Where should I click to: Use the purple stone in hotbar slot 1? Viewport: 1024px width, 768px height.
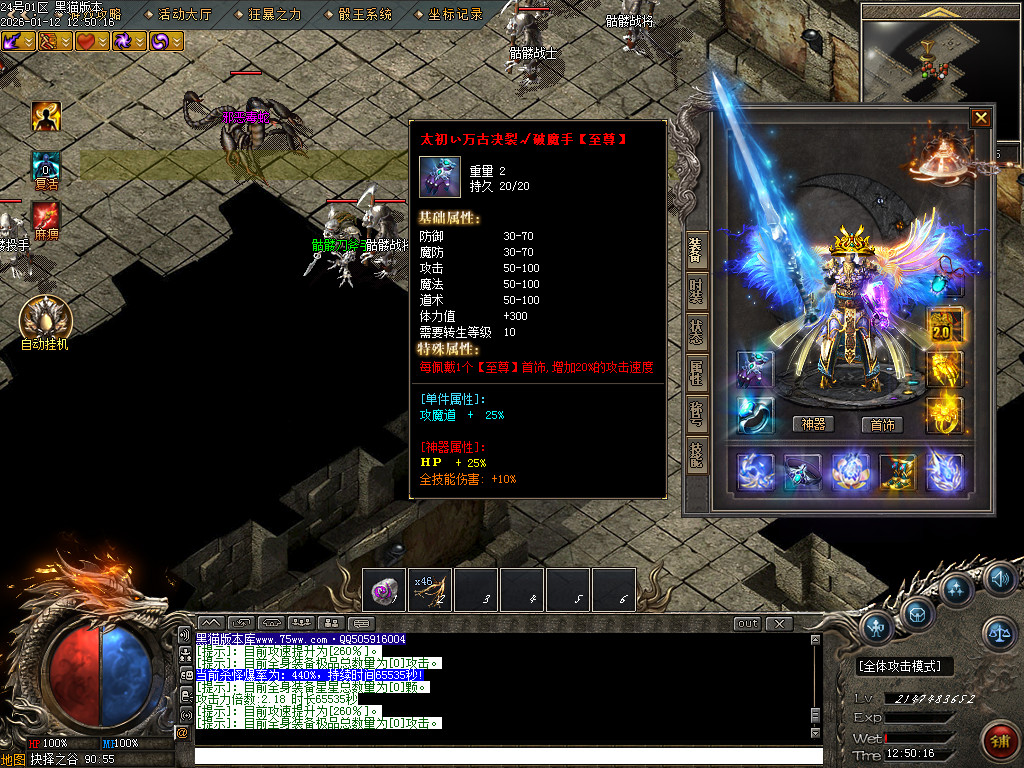(x=384, y=589)
